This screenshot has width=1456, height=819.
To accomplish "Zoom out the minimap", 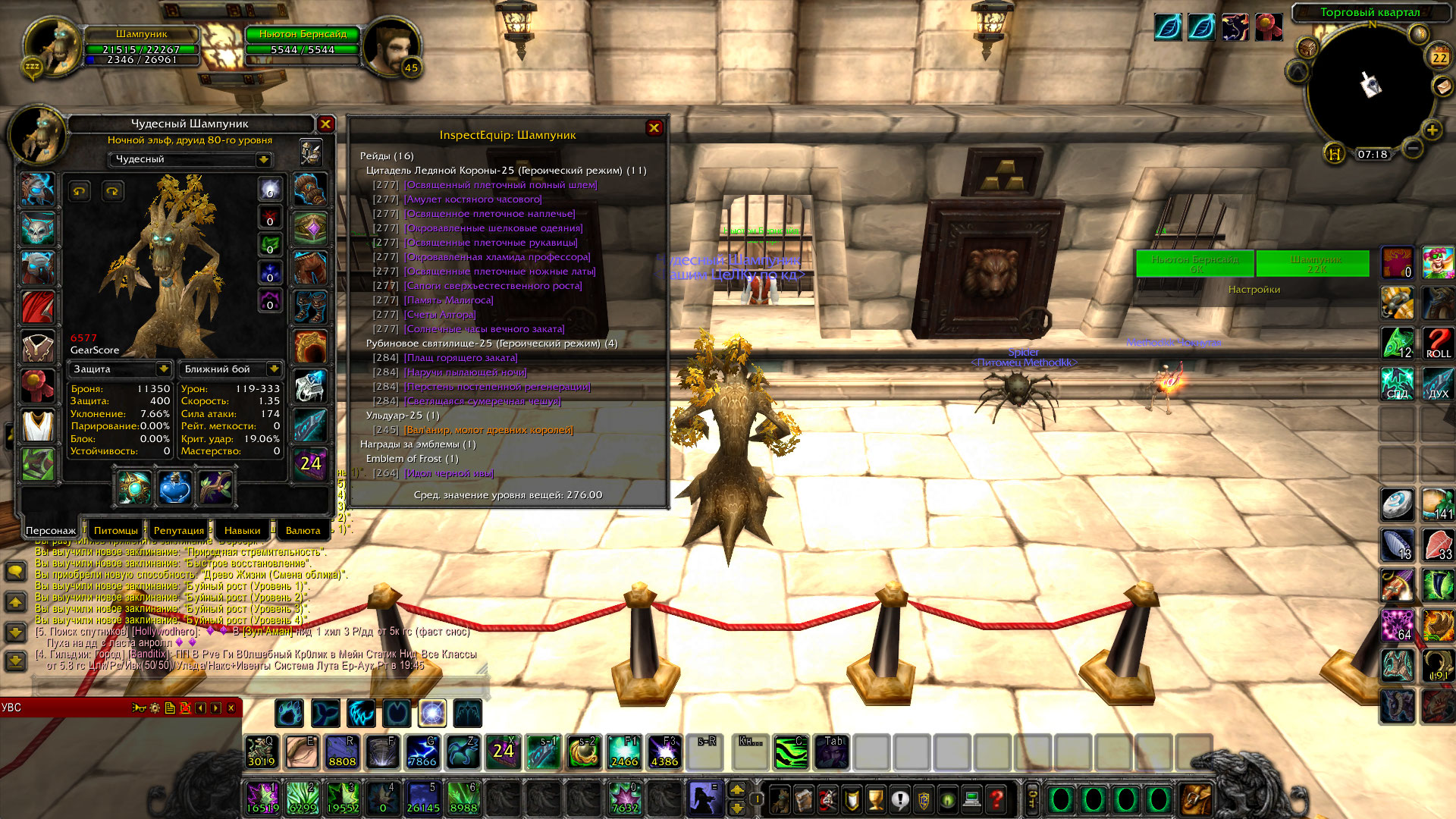I will pyautogui.click(x=1411, y=148).
